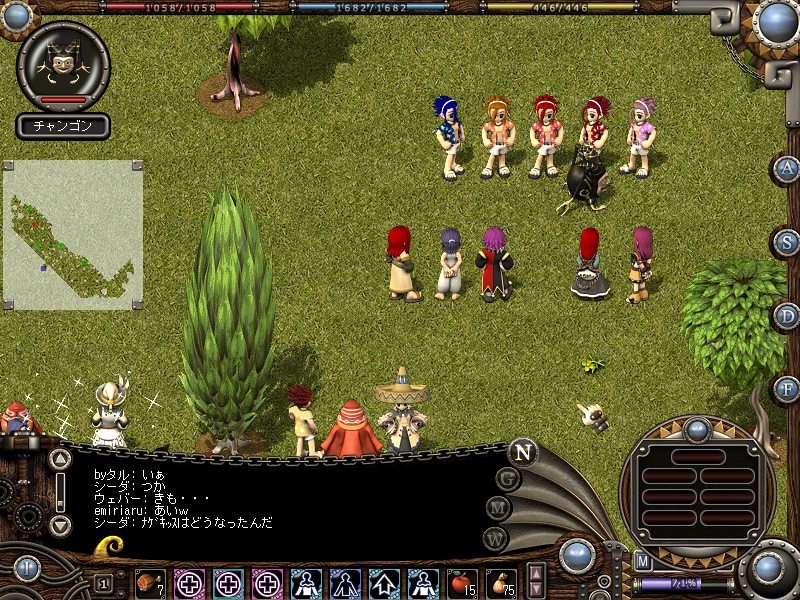
Task: Click the チャンゴン target portrait
Action: pyautogui.click(x=64, y=65)
